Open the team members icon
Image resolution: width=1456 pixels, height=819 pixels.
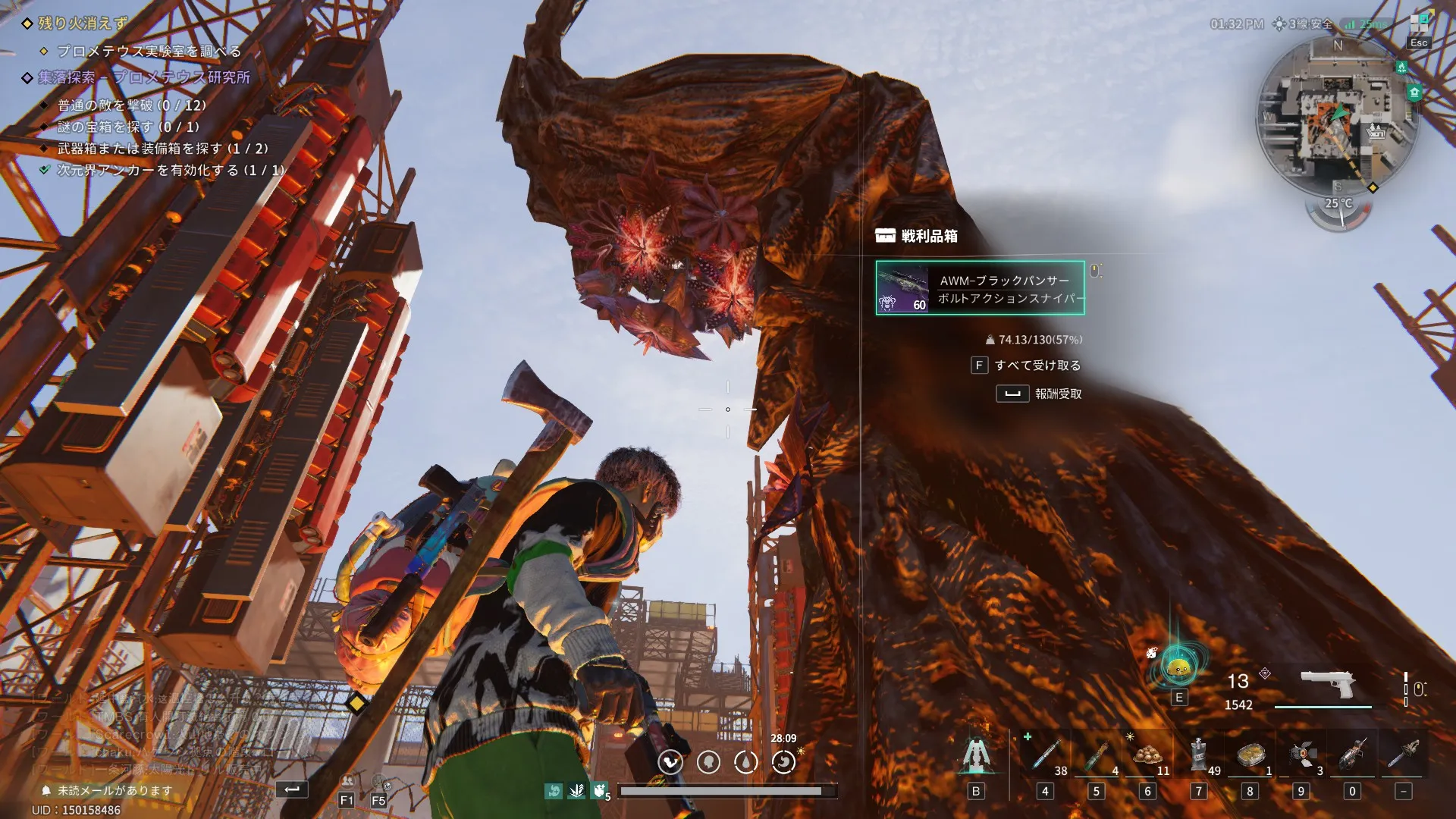pos(347,783)
